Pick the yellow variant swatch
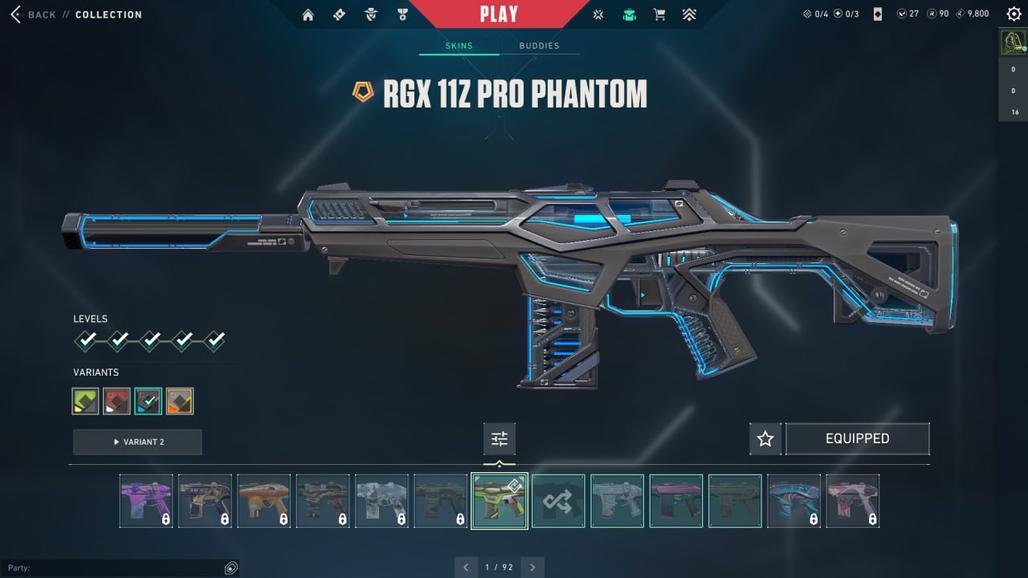The width and height of the screenshot is (1028, 578). pyautogui.click(x=180, y=401)
